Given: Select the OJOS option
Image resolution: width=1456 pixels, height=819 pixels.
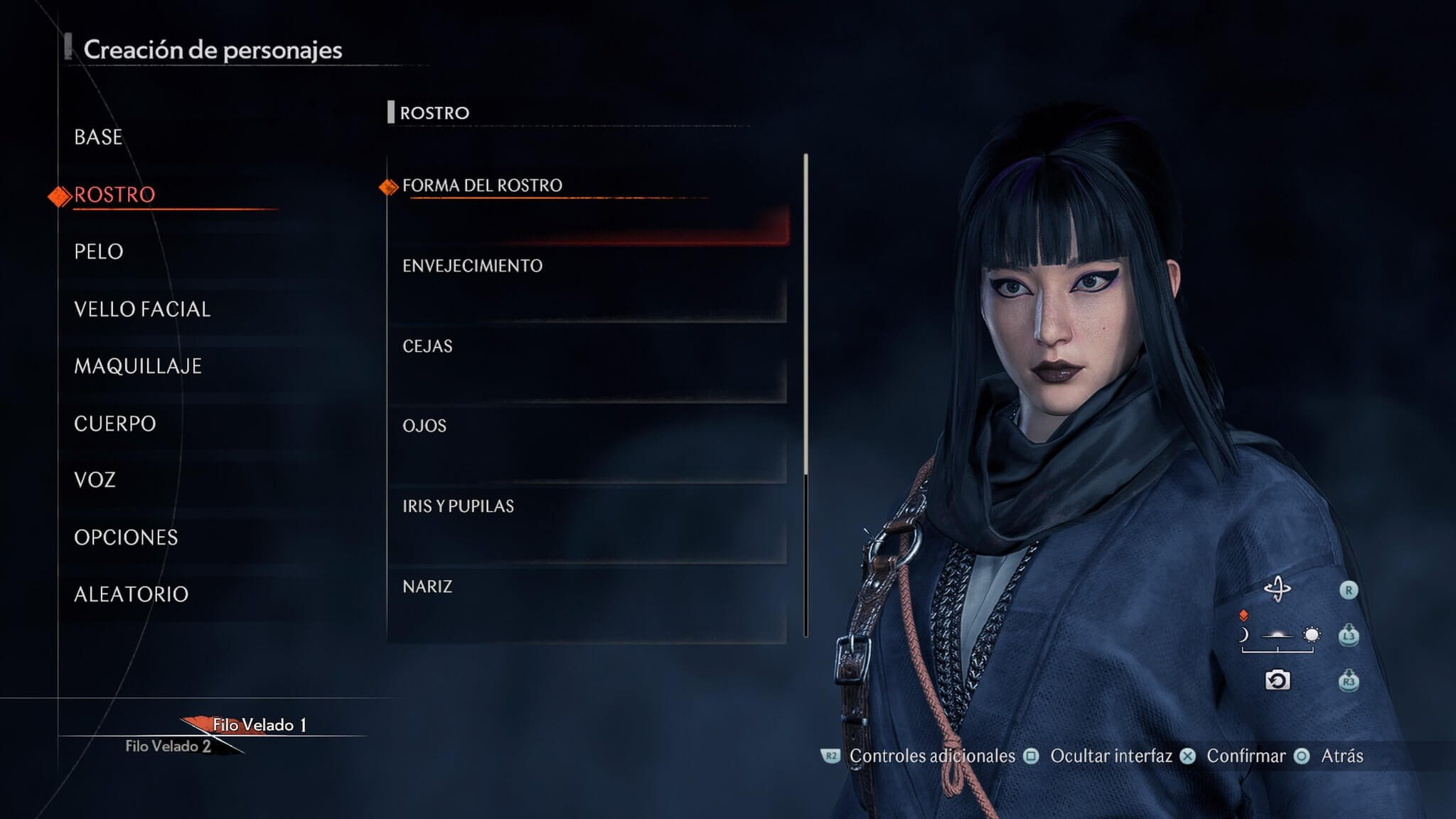Looking at the screenshot, I should (x=424, y=426).
